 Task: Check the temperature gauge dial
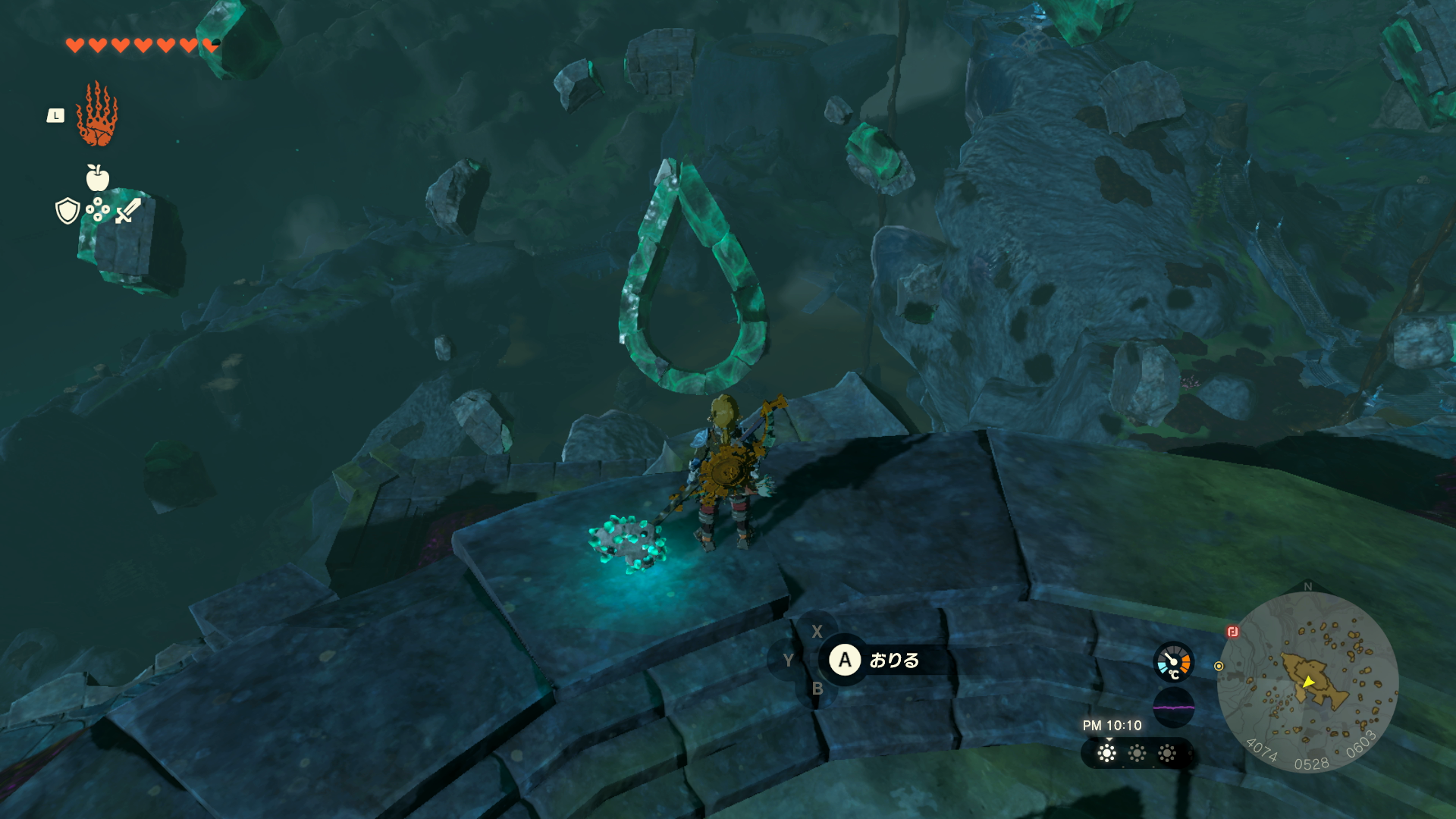(x=1173, y=662)
